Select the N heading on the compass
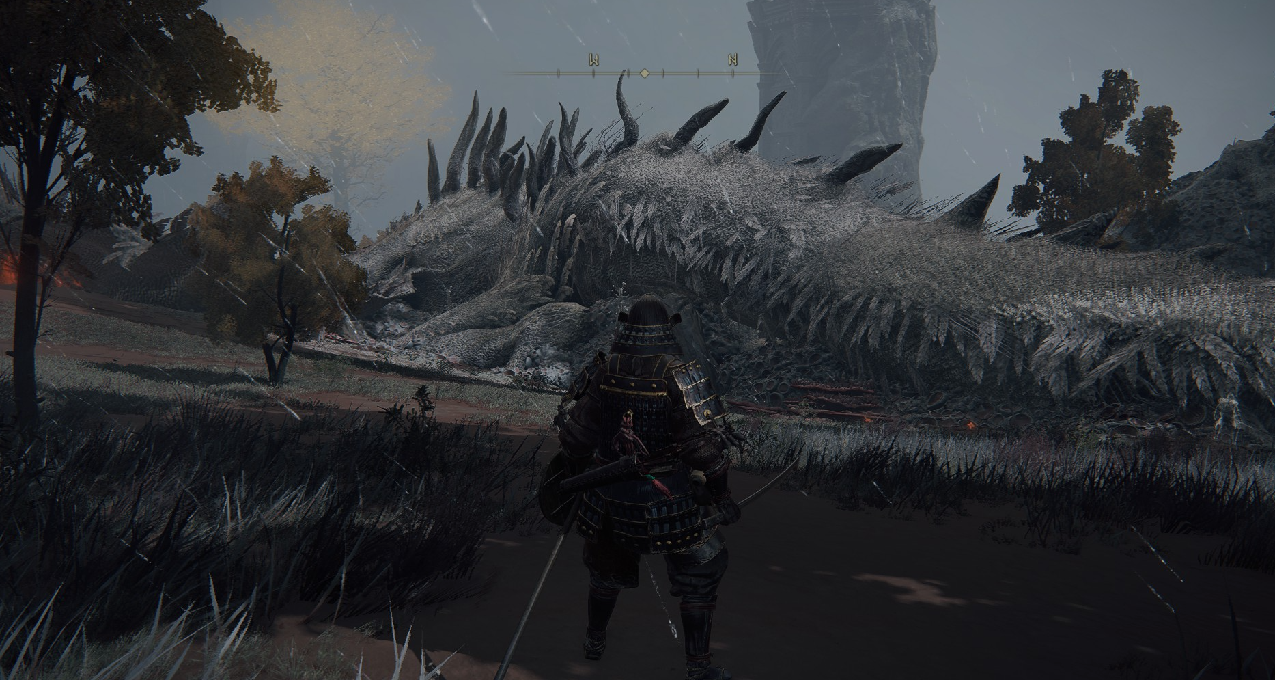The height and width of the screenshot is (680, 1275). tap(733, 60)
